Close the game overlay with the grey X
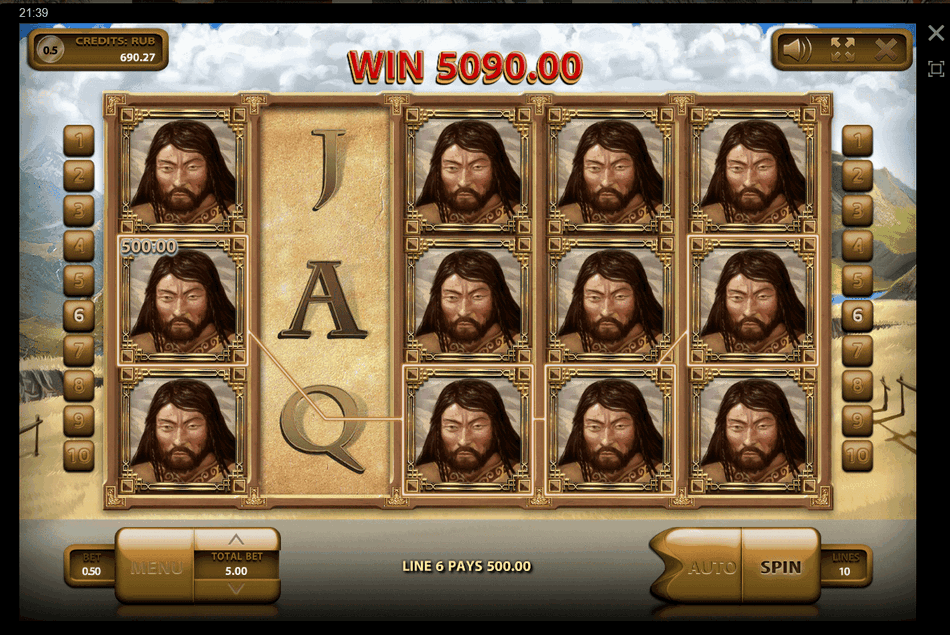Screen dimensions: 950x635 (936, 34)
